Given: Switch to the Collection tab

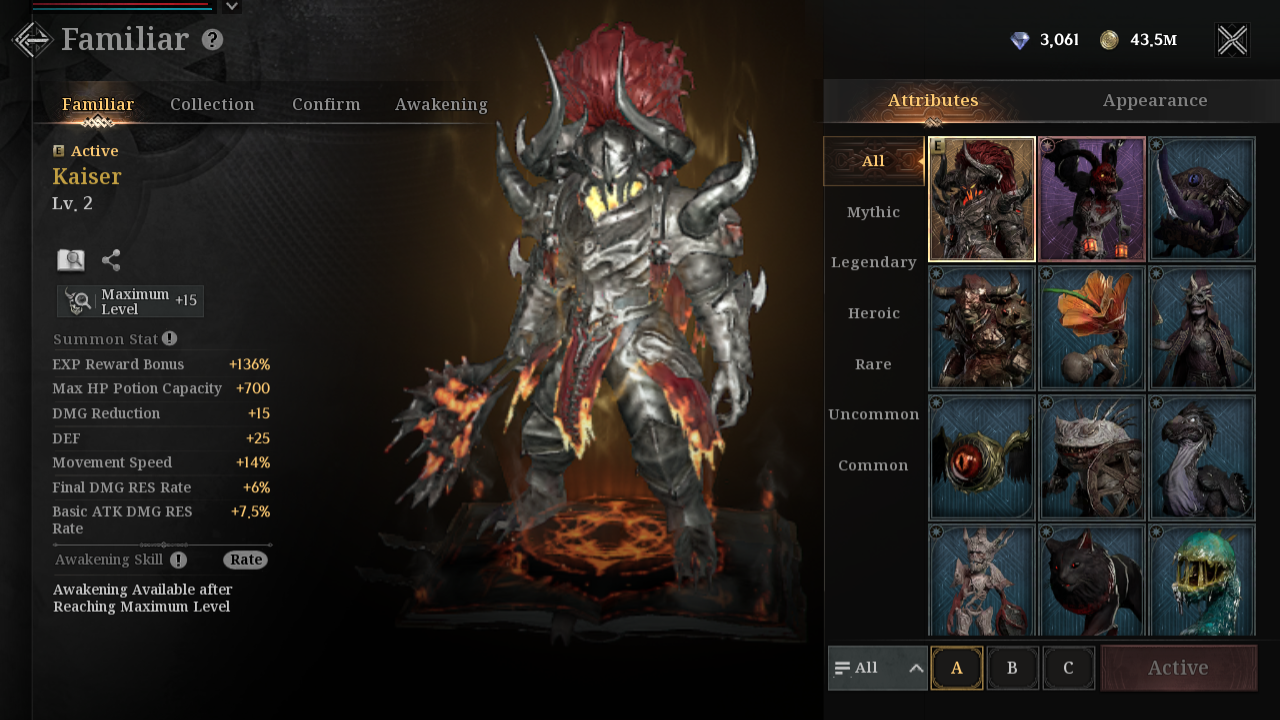Looking at the screenshot, I should pyautogui.click(x=212, y=104).
